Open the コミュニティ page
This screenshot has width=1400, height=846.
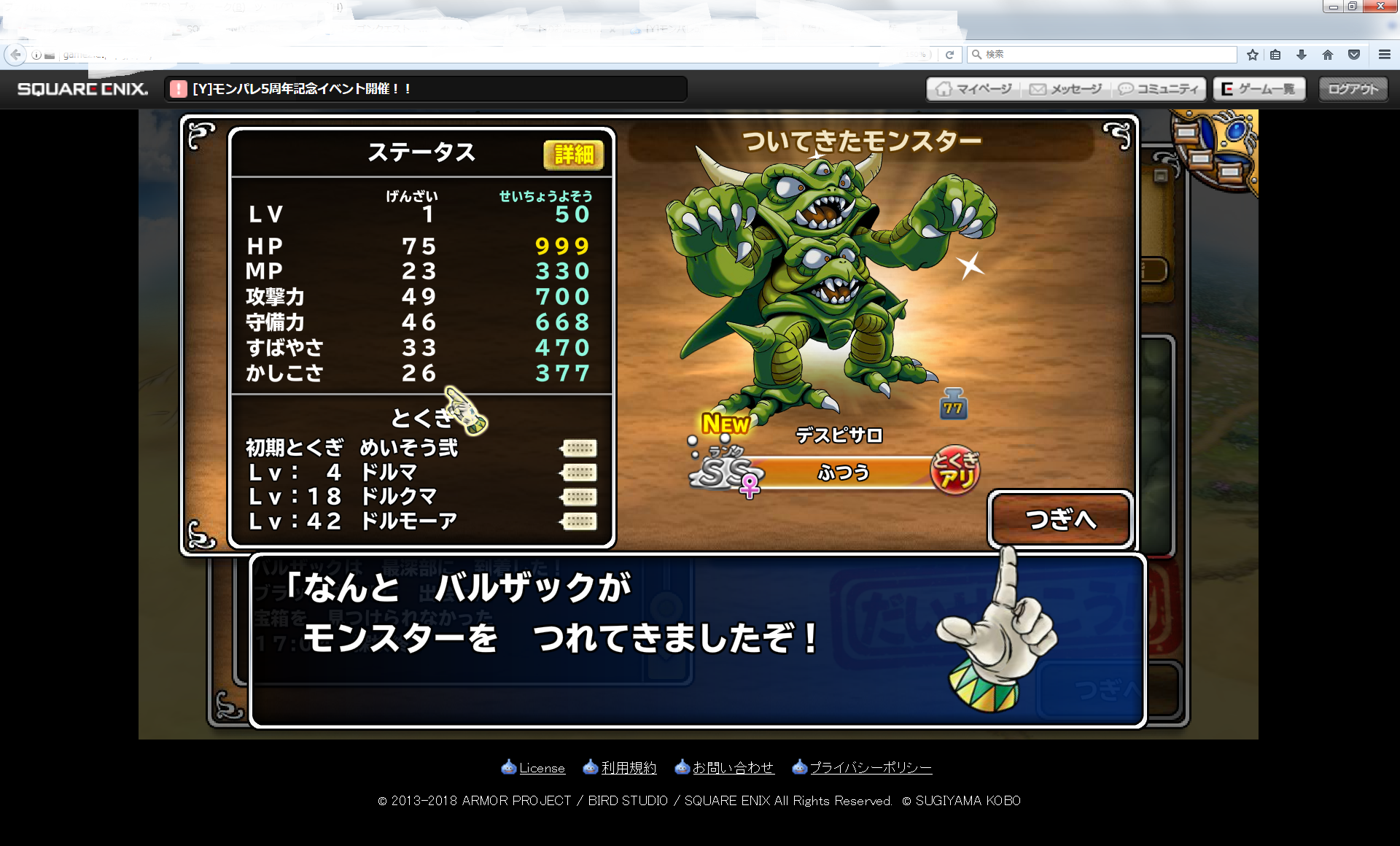[1159, 89]
